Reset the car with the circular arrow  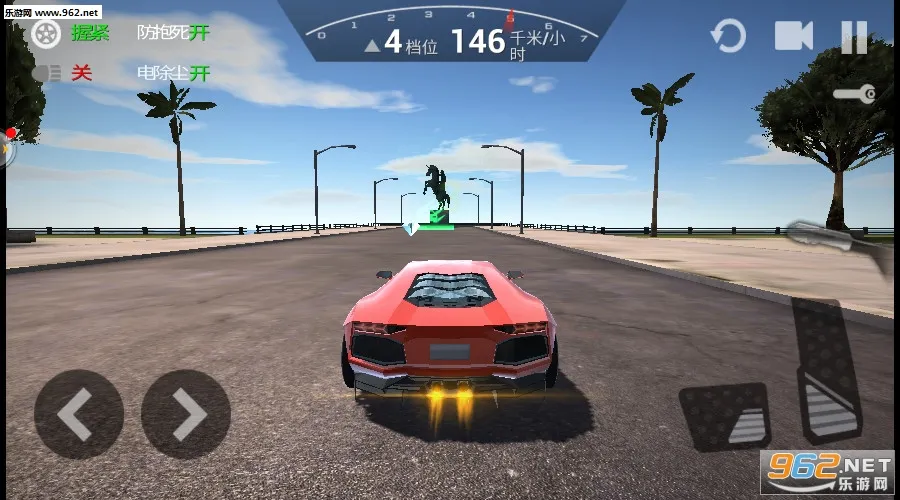point(728,38)
